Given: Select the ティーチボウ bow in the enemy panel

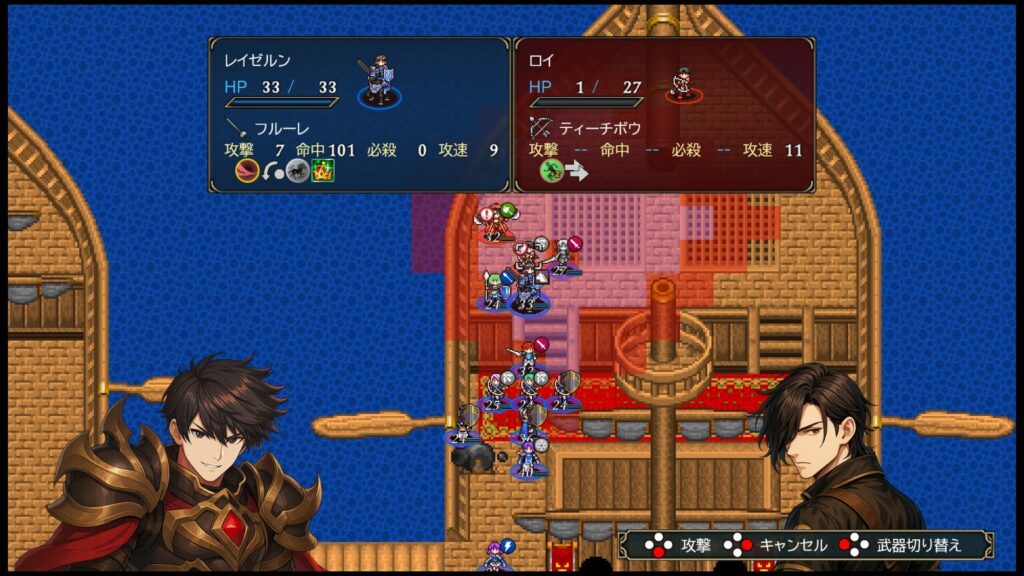Looking at the screenshot, I should click(x=585, y=128).
